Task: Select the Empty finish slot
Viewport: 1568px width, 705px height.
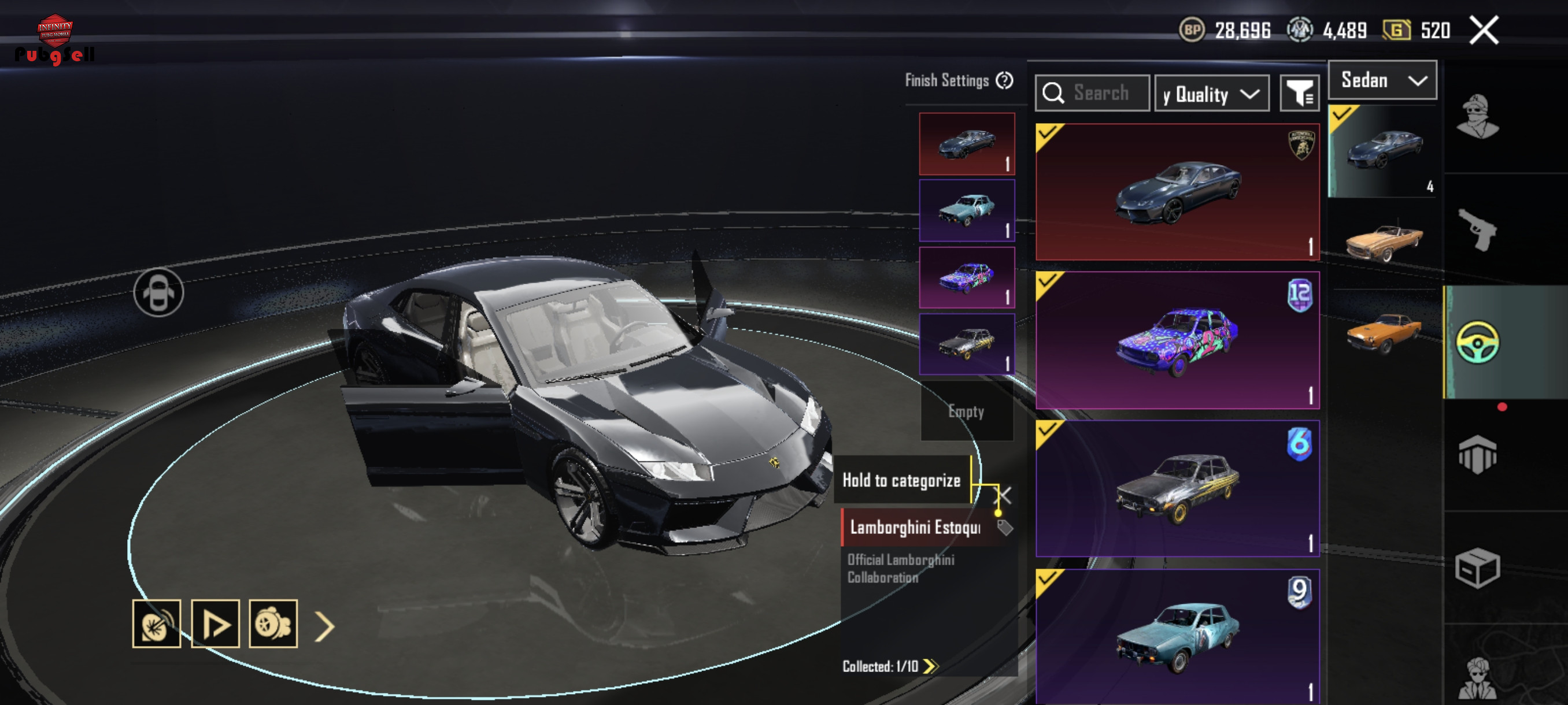Action: (x=967, y=411)
